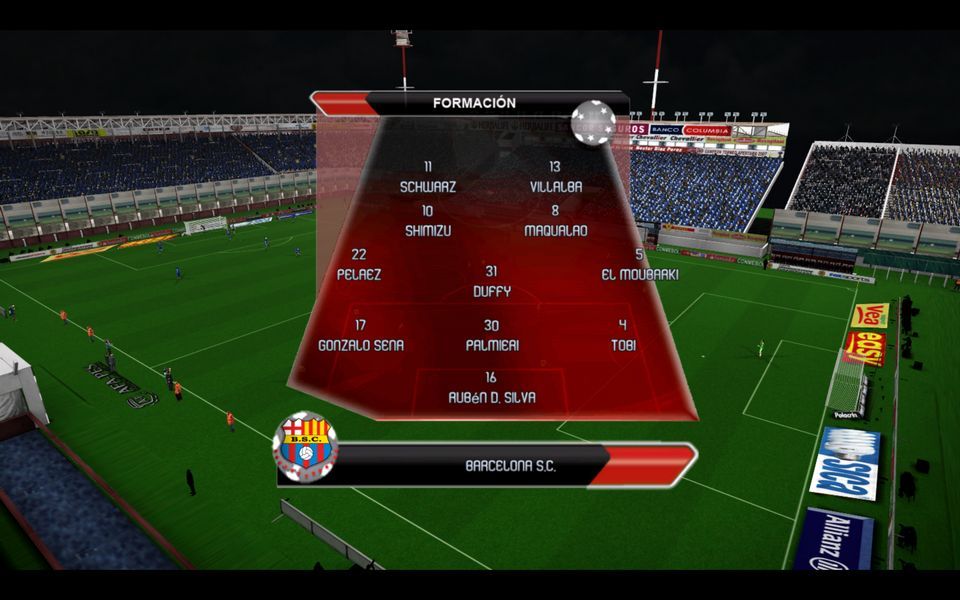Click the Barcelona S.C. club crest
The height and width of the screenshot is (600, 960).
(x=305, y=446)
